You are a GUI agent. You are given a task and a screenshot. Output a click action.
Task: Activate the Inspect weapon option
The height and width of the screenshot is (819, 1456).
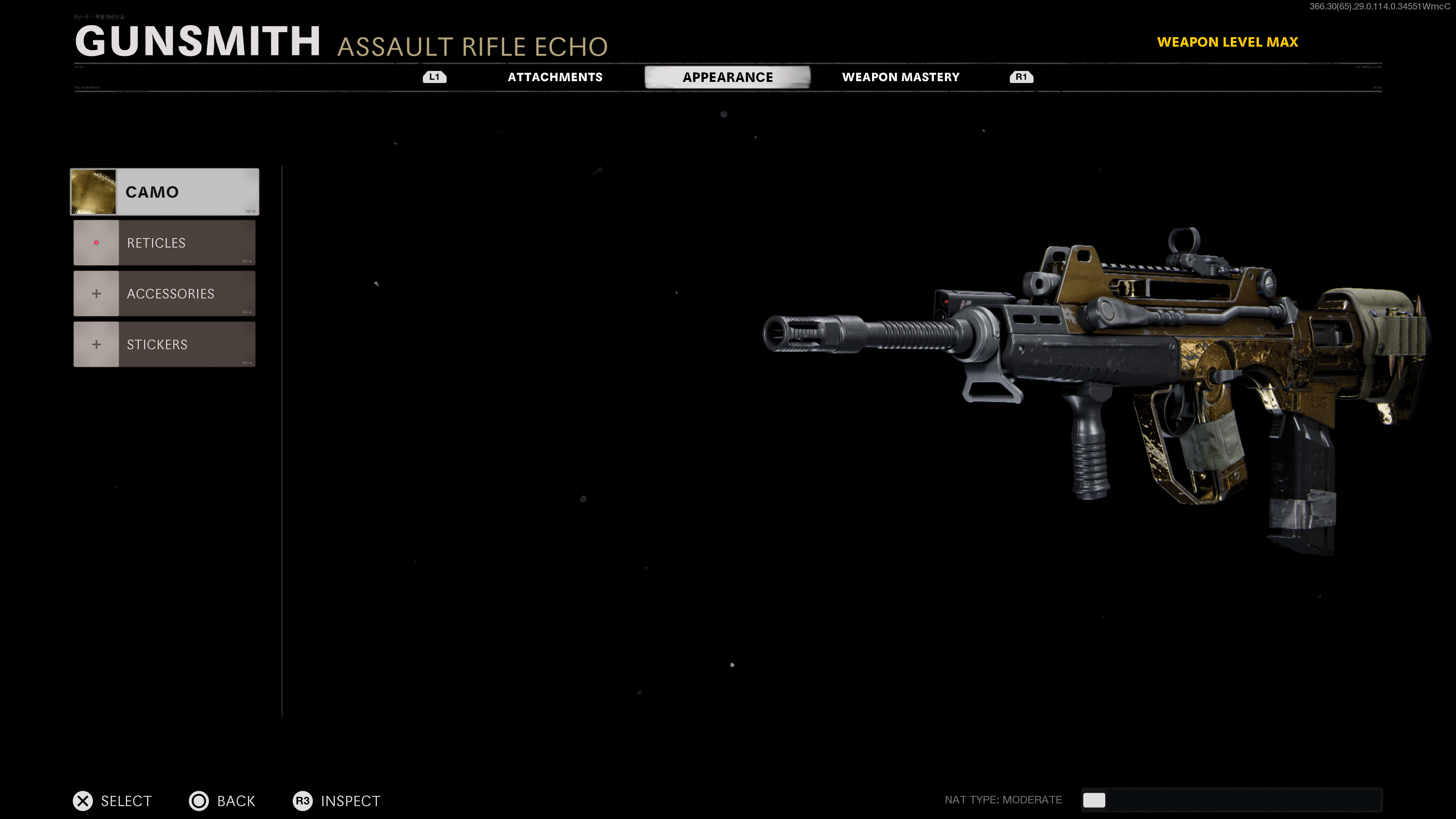tap(337, 800)
